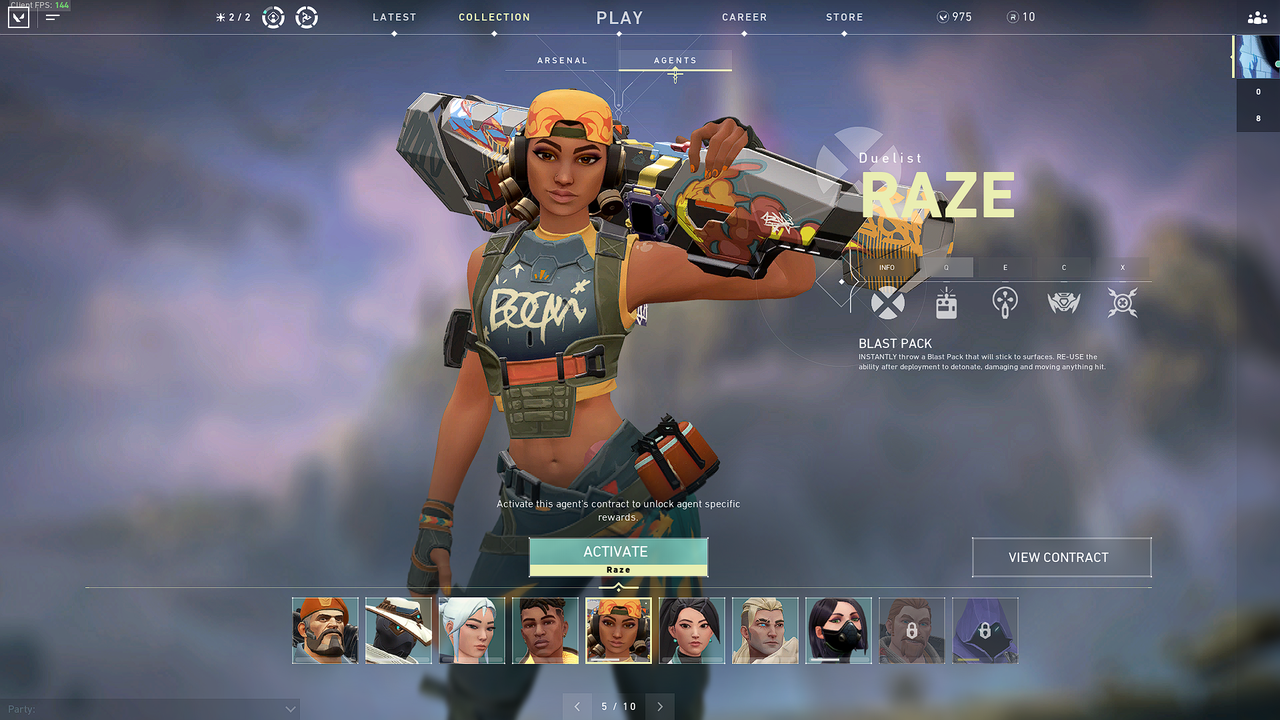Select Raze's Blast Pack ability icon

tap(946, 302)
